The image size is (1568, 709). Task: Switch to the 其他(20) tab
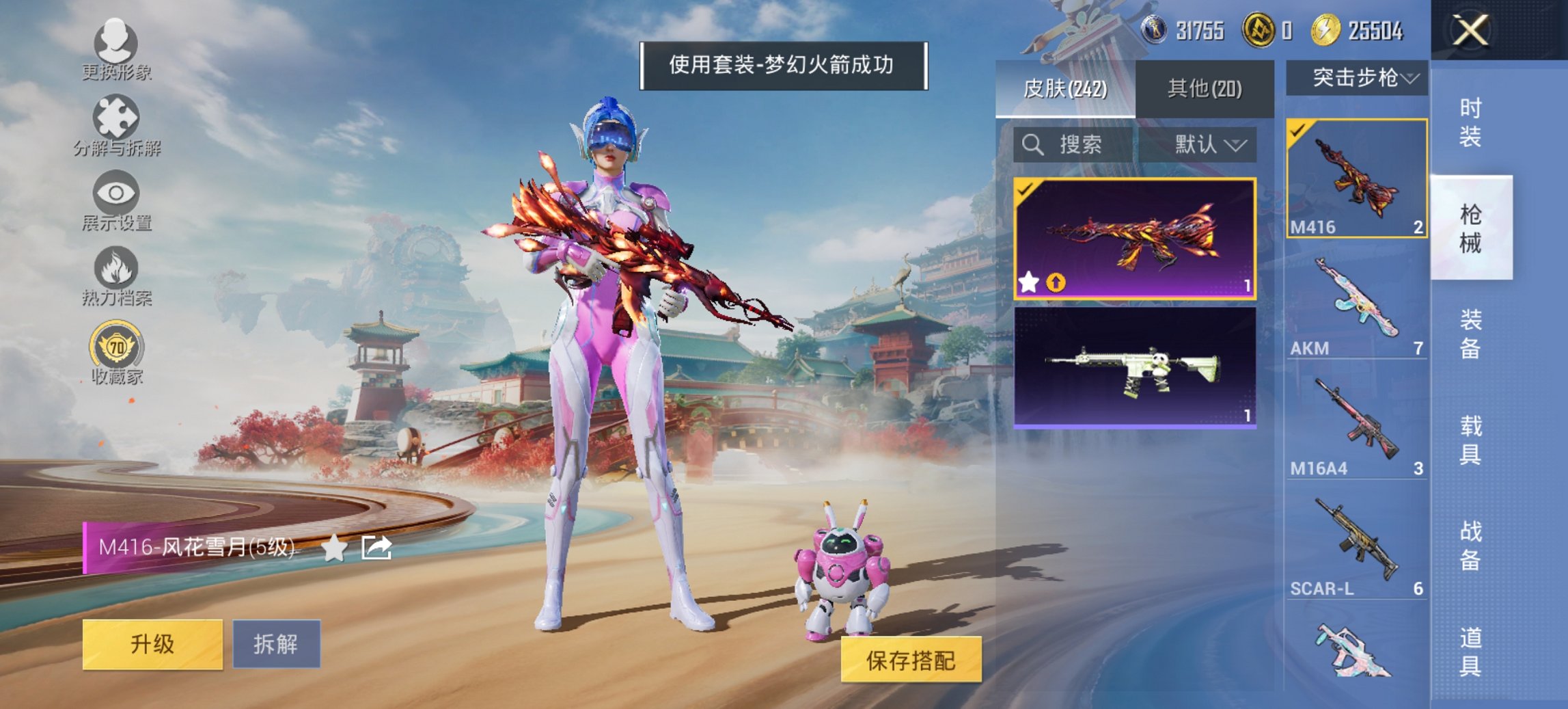(x=1205, y=90)
